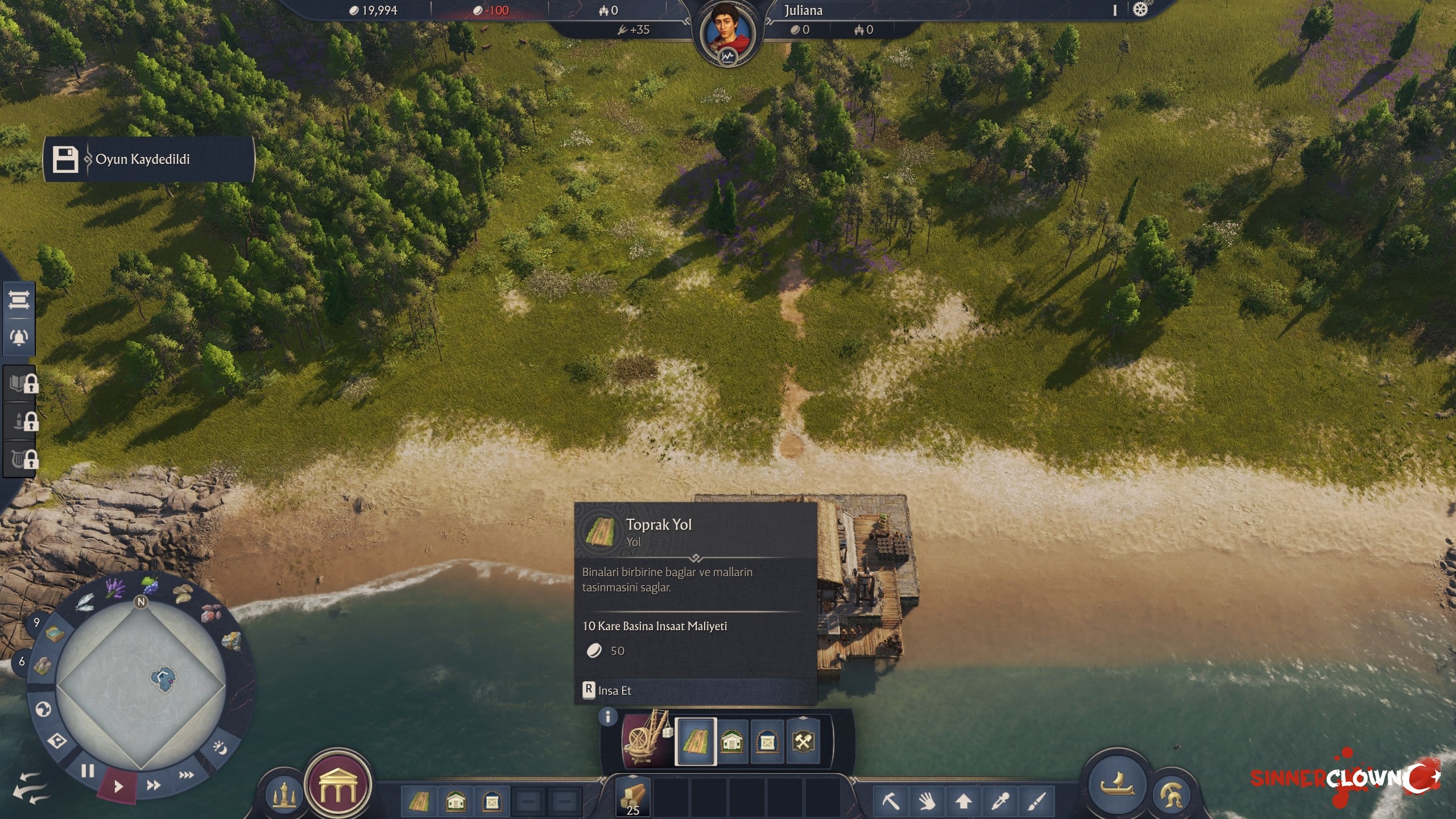Show info for the construction menu
This screenshot has width=1456, height=819.
[607, 717]
